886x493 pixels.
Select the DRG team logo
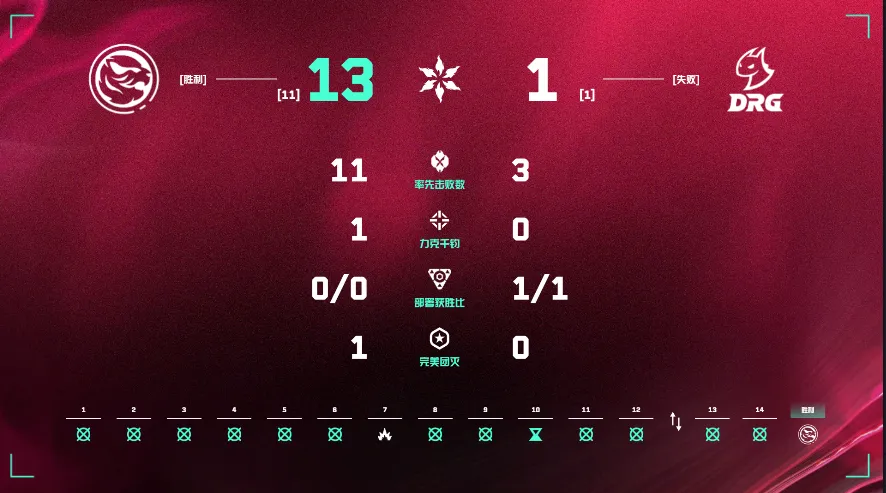pos(757,82)
